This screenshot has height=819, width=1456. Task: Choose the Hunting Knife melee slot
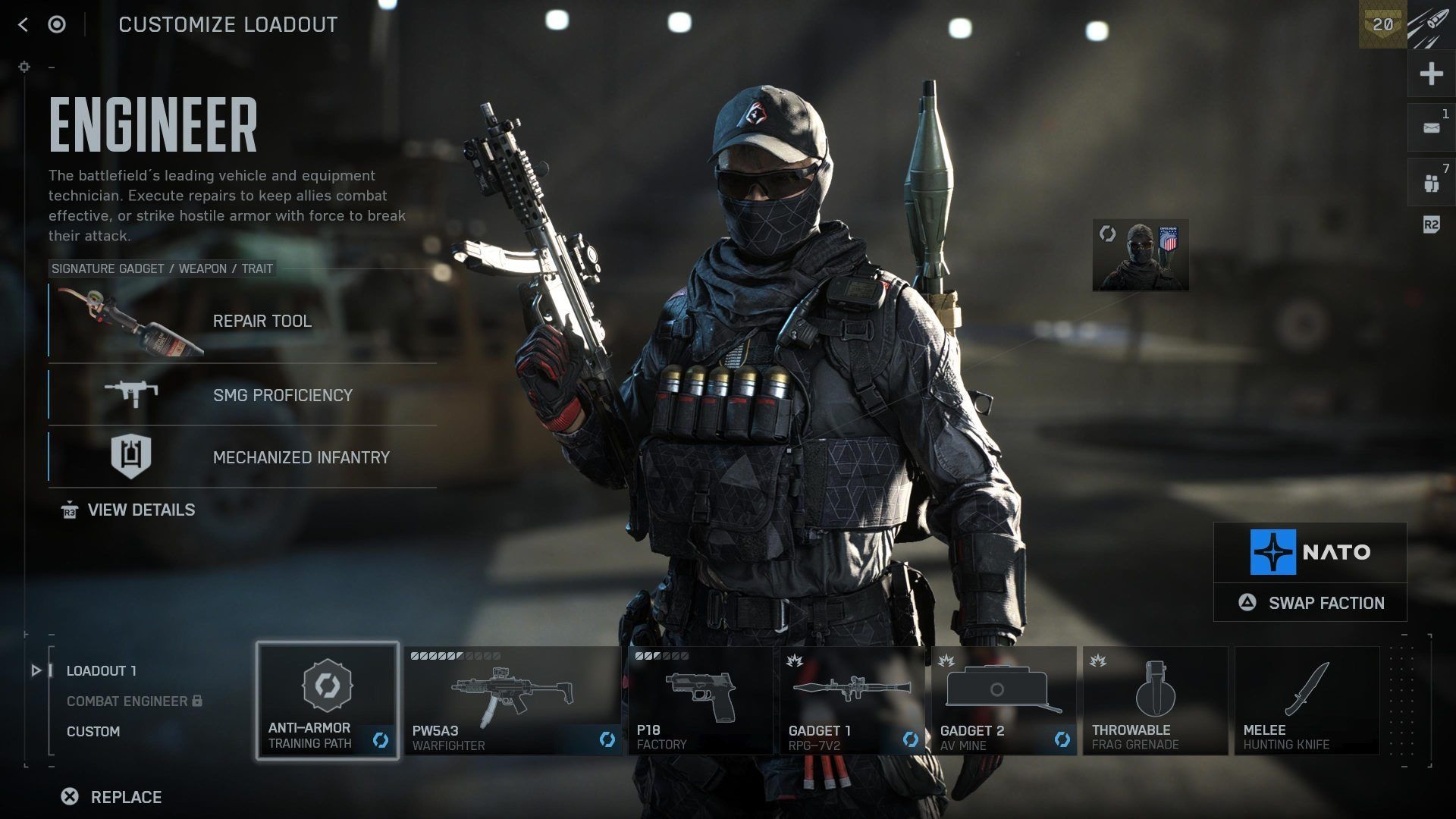point(1307,701)
